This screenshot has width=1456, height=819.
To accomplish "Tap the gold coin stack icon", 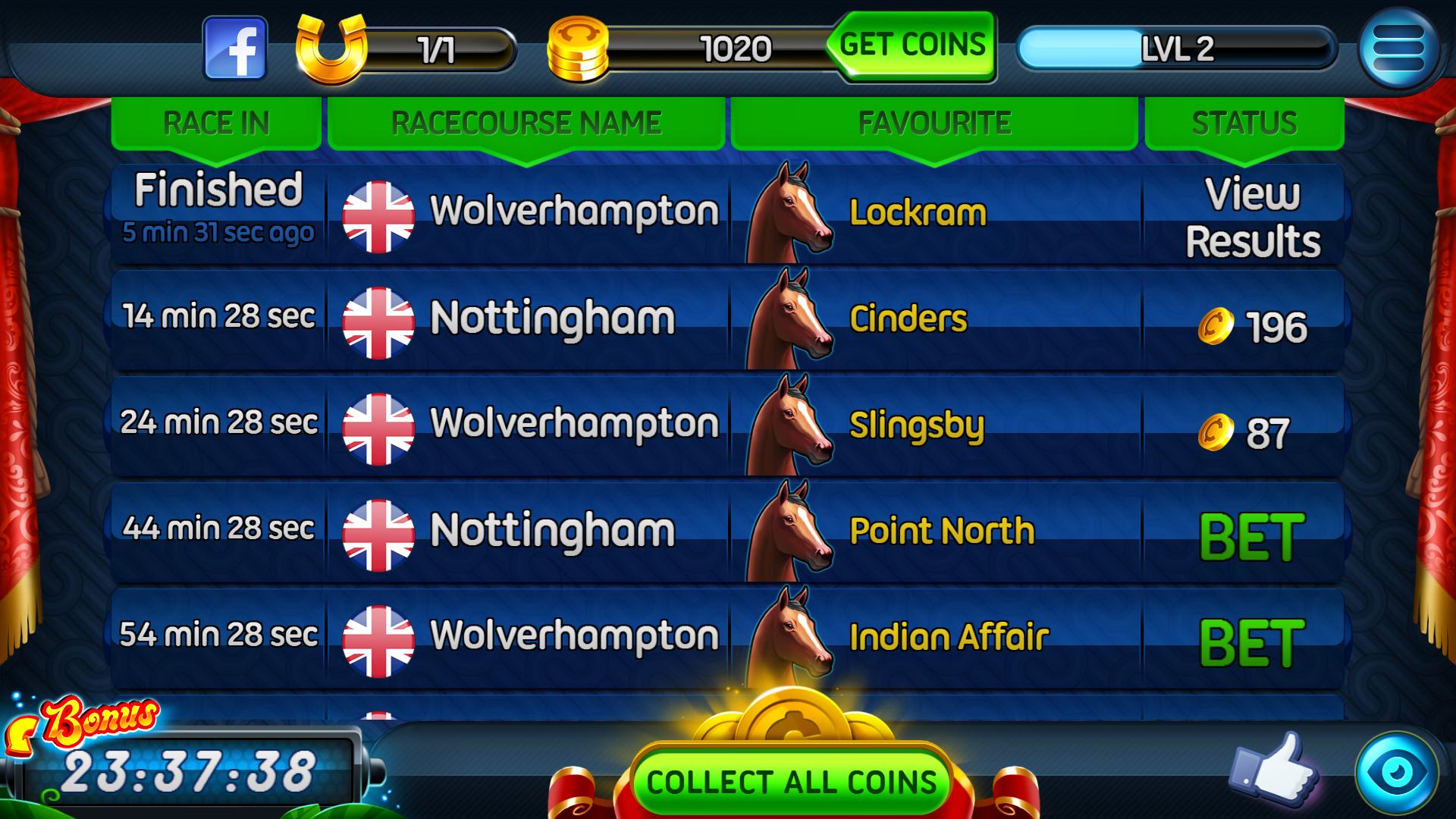I will 578,49.
